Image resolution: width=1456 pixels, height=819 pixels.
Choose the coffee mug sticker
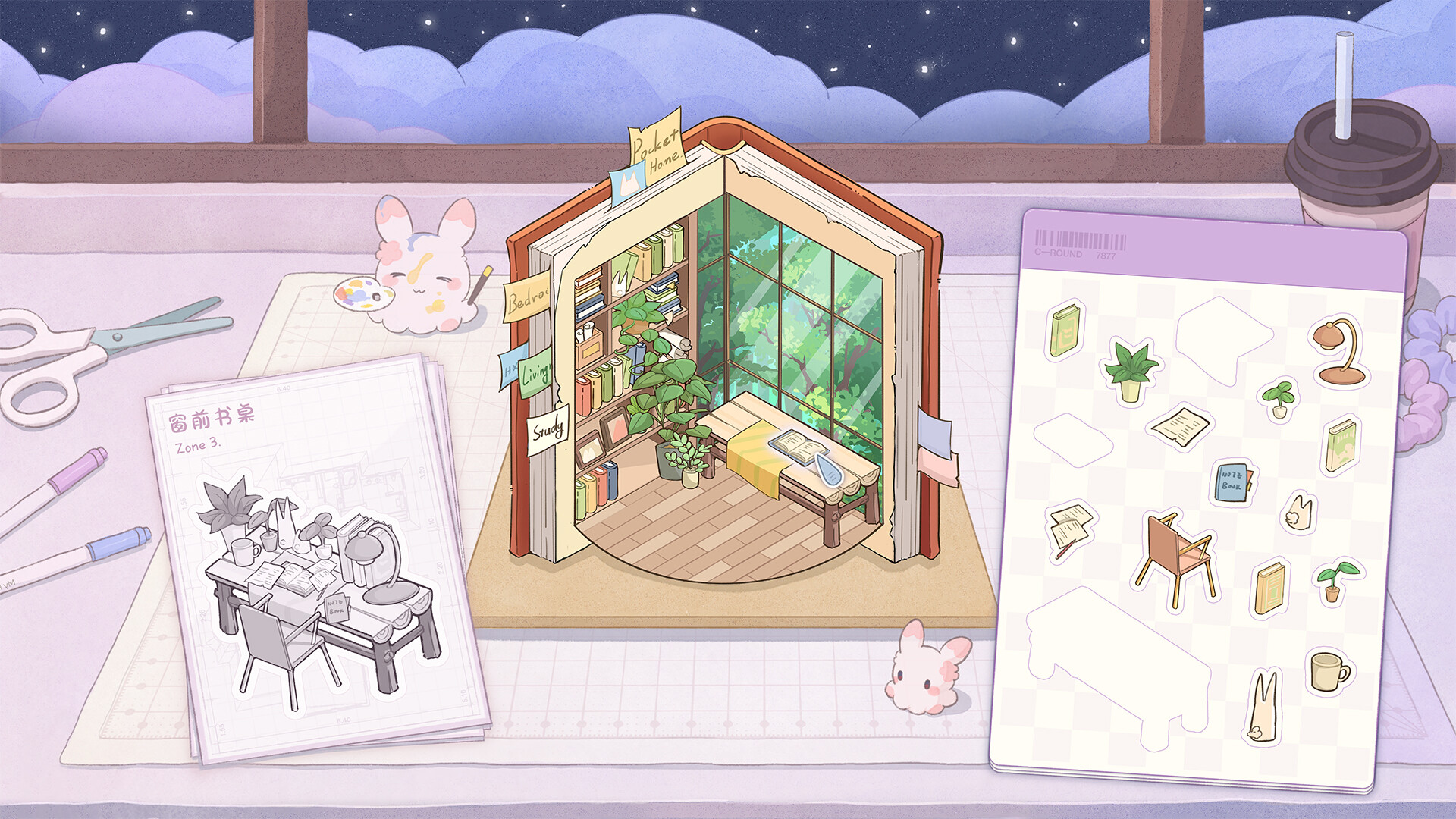click(1329, 671)
